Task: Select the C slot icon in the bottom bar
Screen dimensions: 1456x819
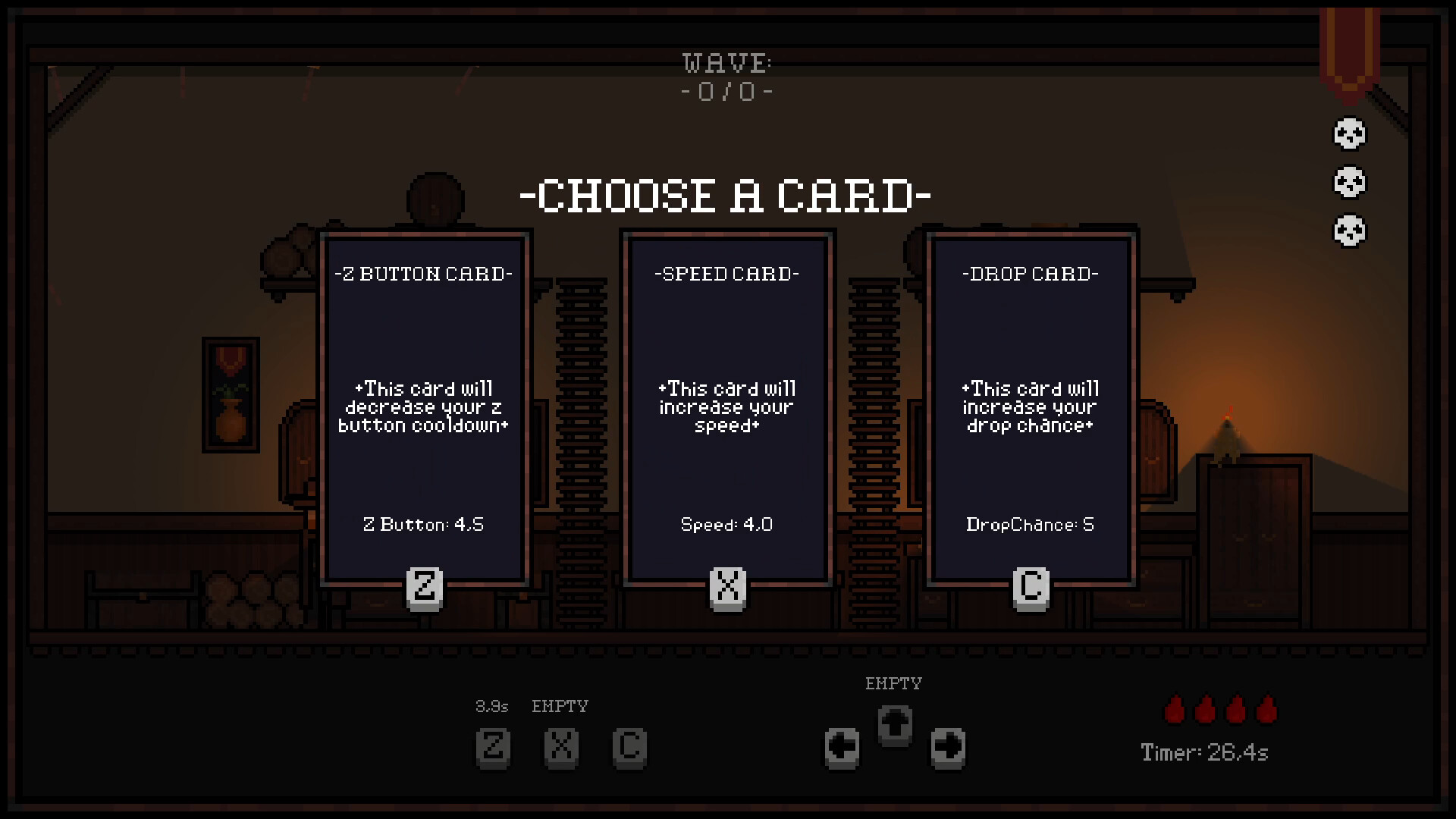Action: (x=630, y=748)
